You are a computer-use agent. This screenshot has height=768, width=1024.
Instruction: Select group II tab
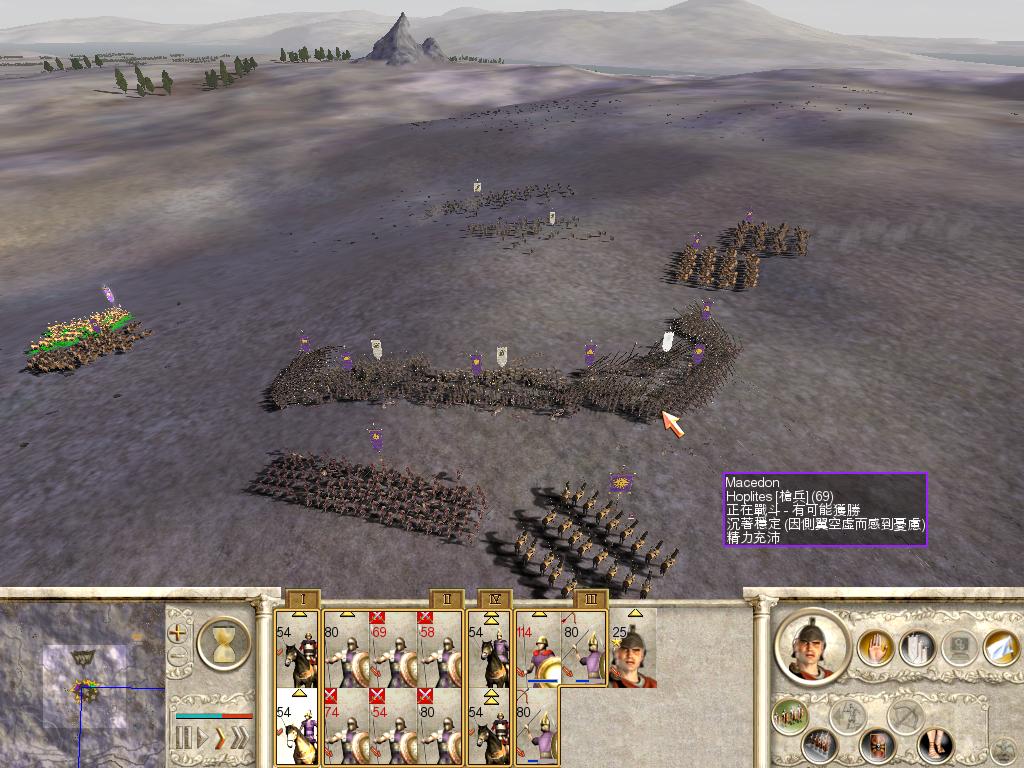click(447, 599)
